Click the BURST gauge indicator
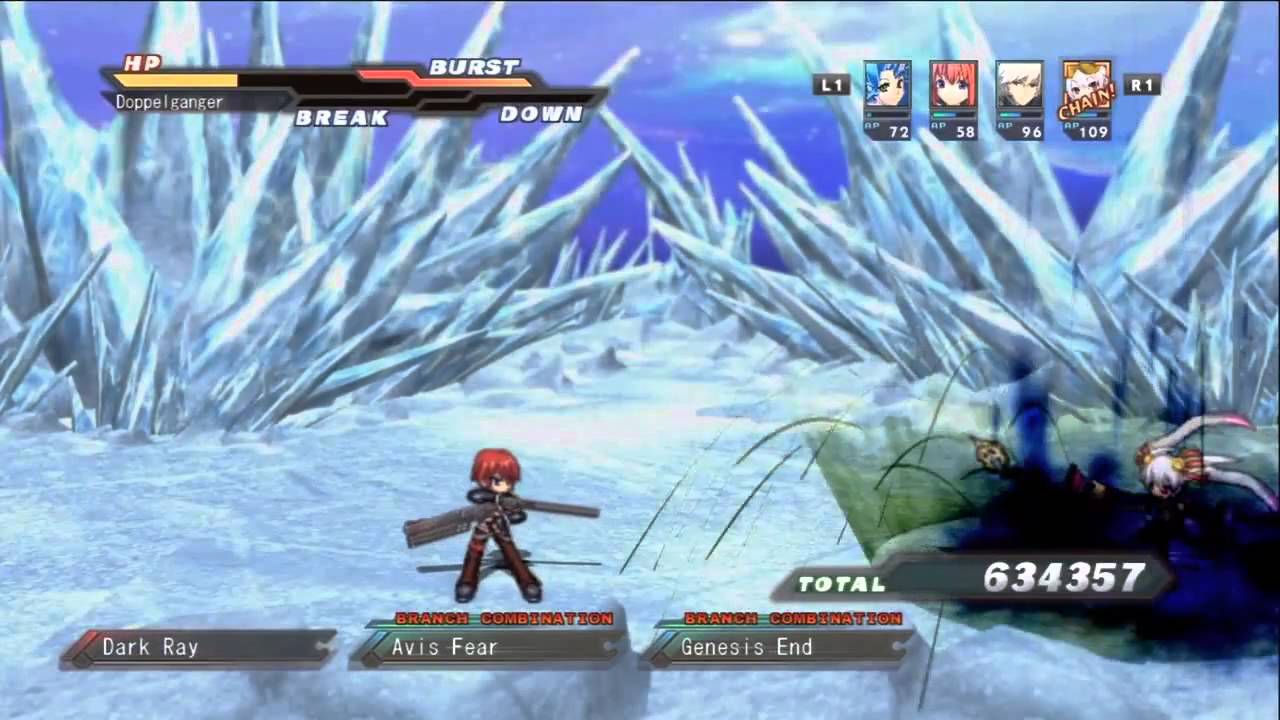1280x720 pixels. [473, 68]
